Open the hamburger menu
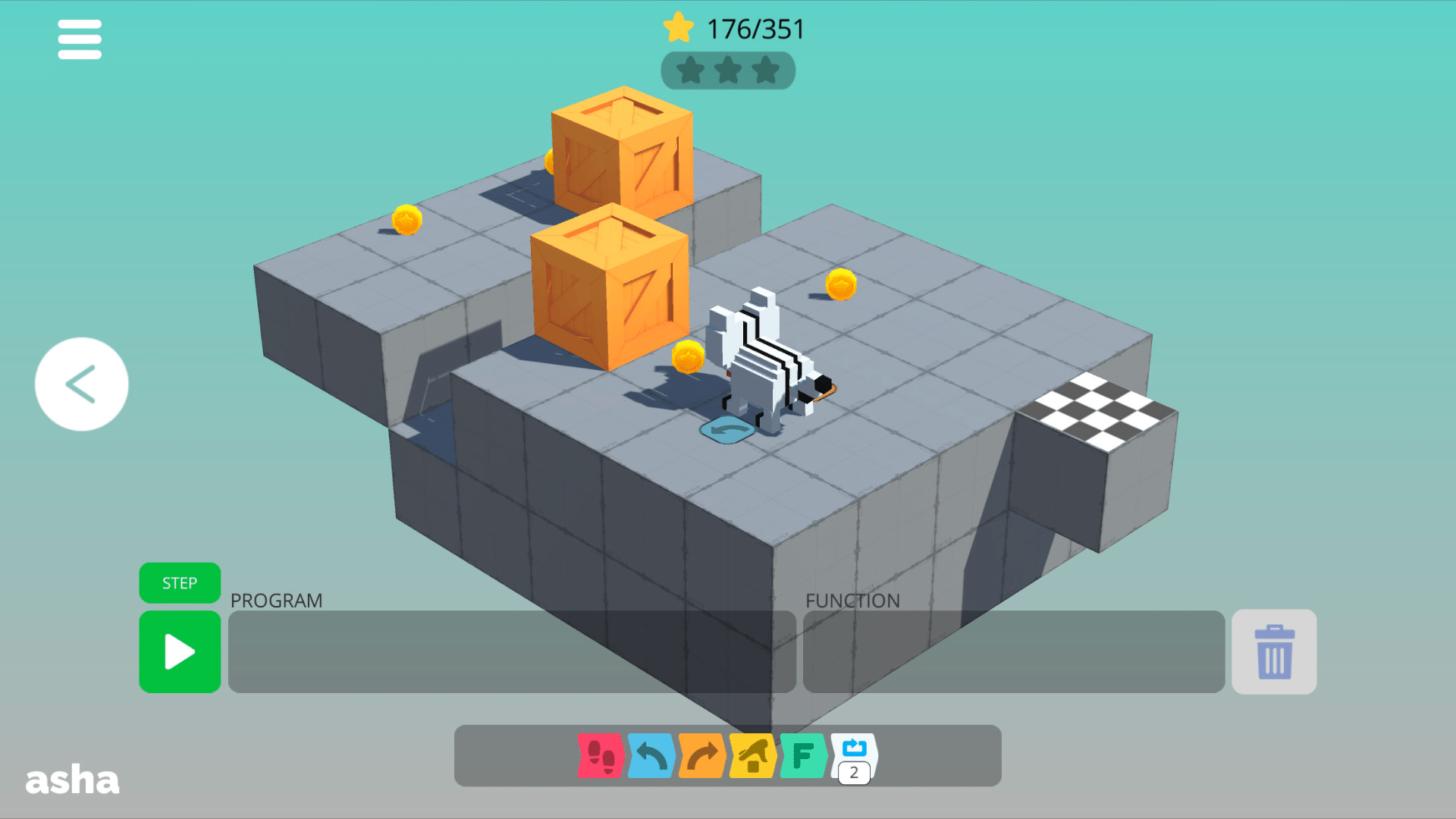 point(79,39)
